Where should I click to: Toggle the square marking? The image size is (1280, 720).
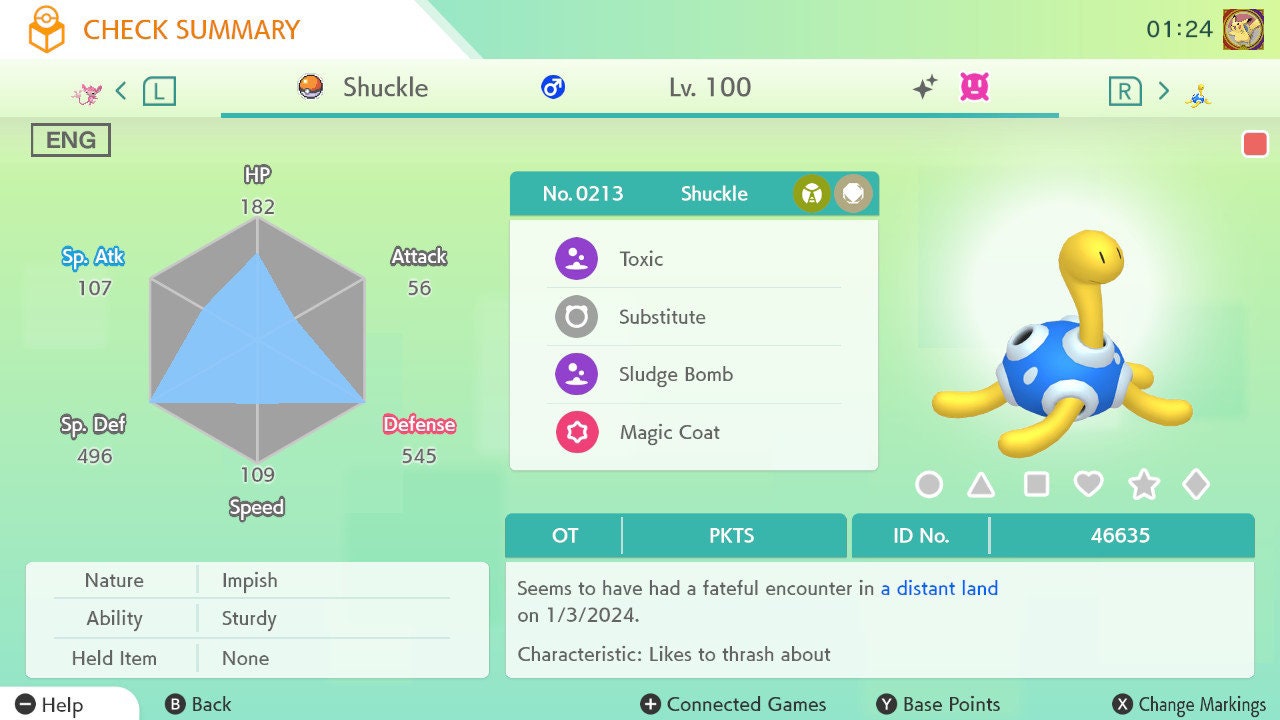coord(1036,485)
